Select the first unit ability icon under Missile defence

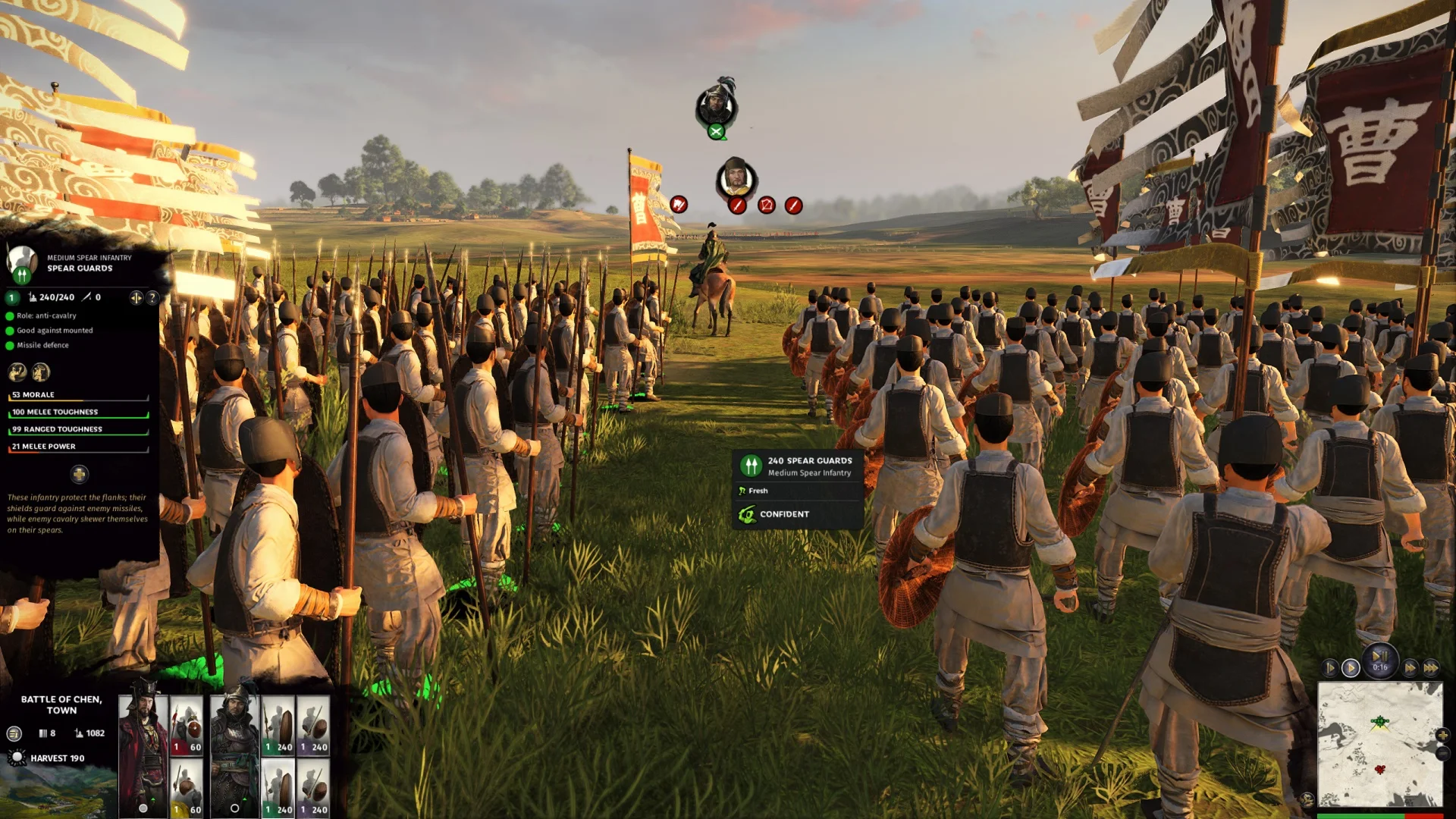17,372
